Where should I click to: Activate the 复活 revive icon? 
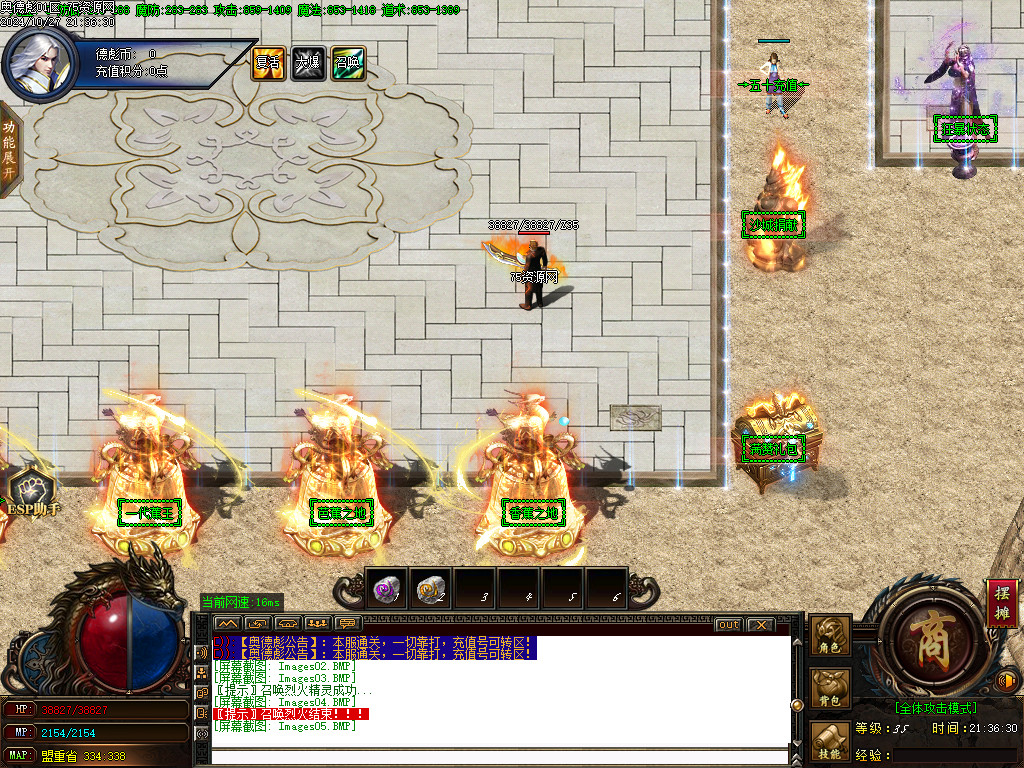click(x=267, y=64)
